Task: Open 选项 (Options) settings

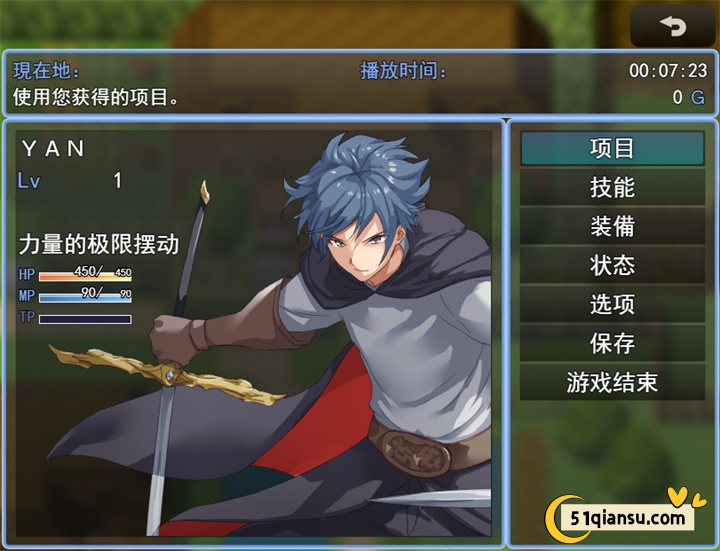Action: point(612,304)
